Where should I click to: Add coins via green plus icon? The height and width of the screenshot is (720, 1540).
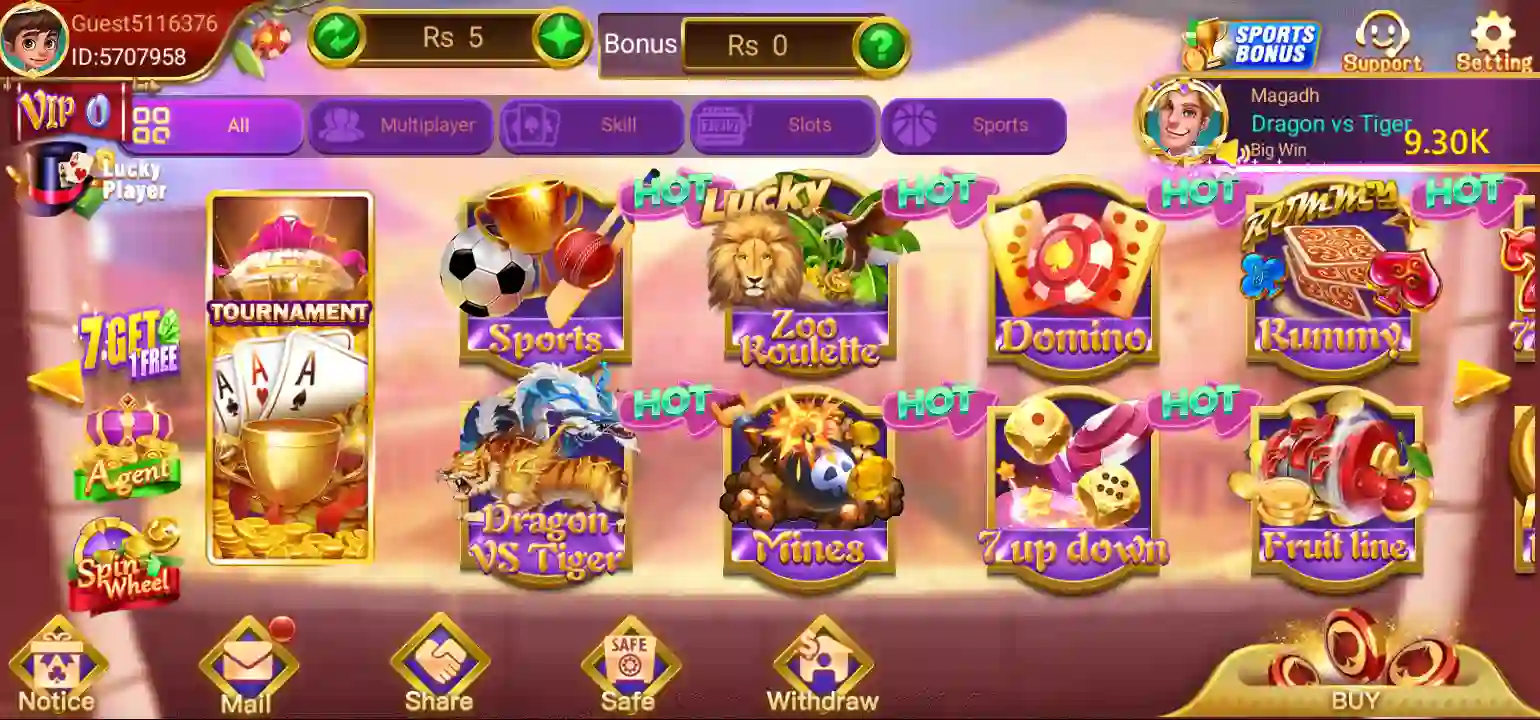[563, 37]
